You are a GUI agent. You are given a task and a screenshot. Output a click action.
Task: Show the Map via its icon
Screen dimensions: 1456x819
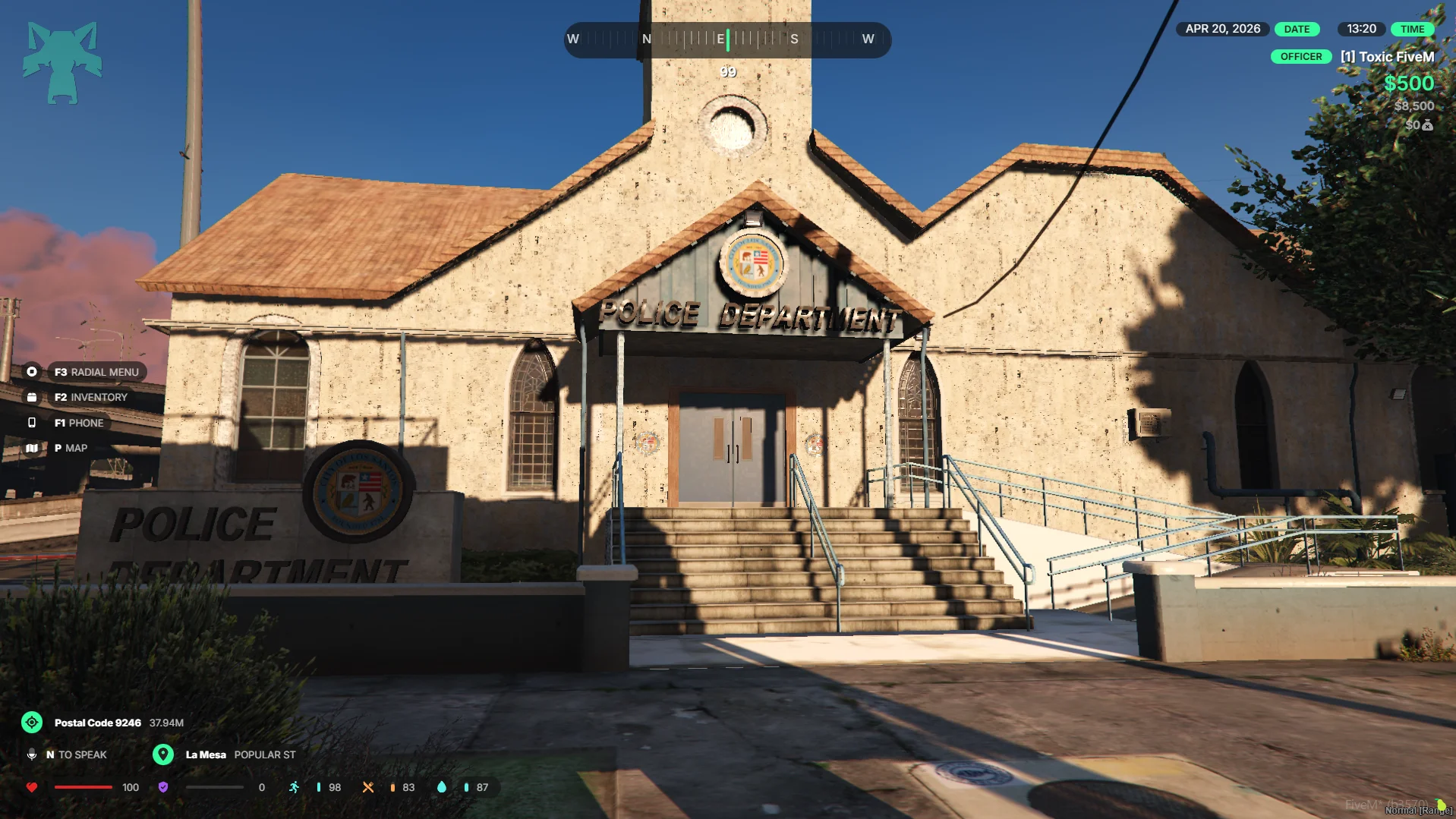(32, 448)
